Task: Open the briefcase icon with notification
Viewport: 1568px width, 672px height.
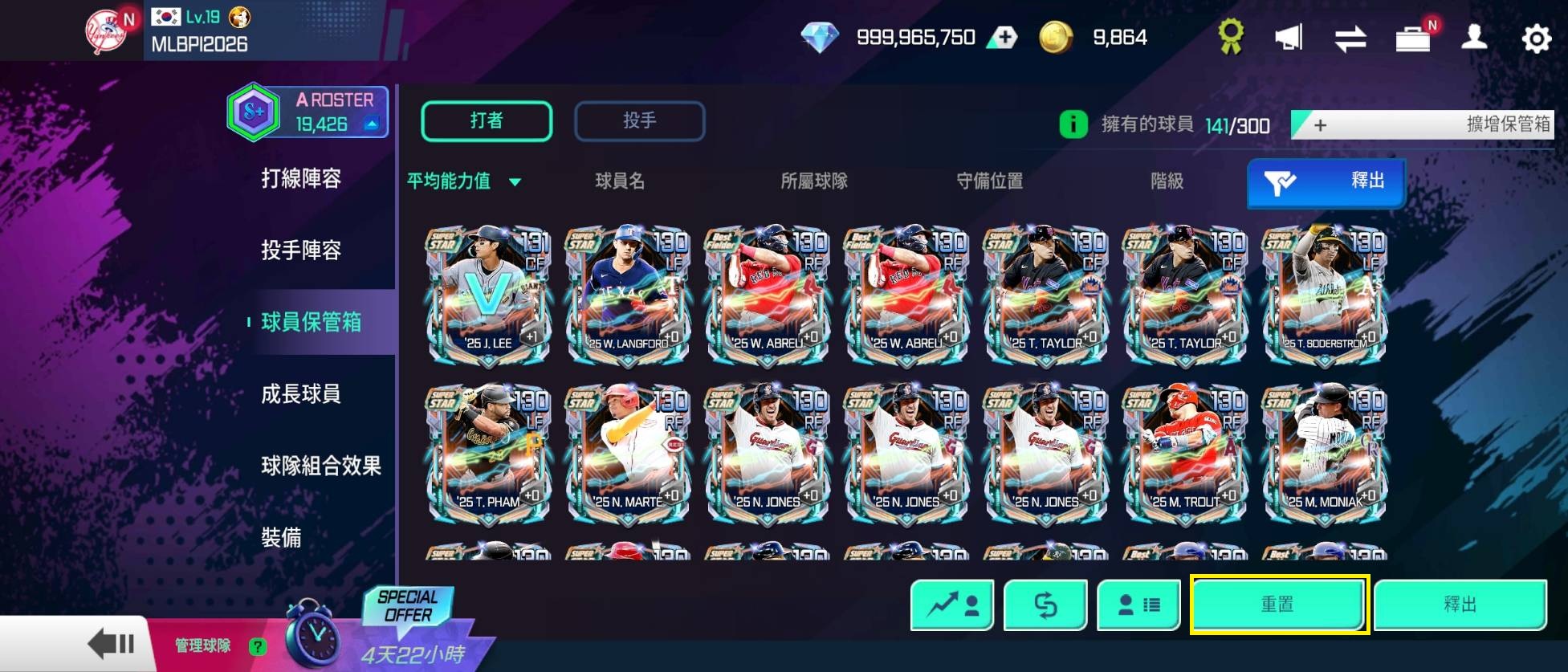Action: click(x=1412, y=39)
